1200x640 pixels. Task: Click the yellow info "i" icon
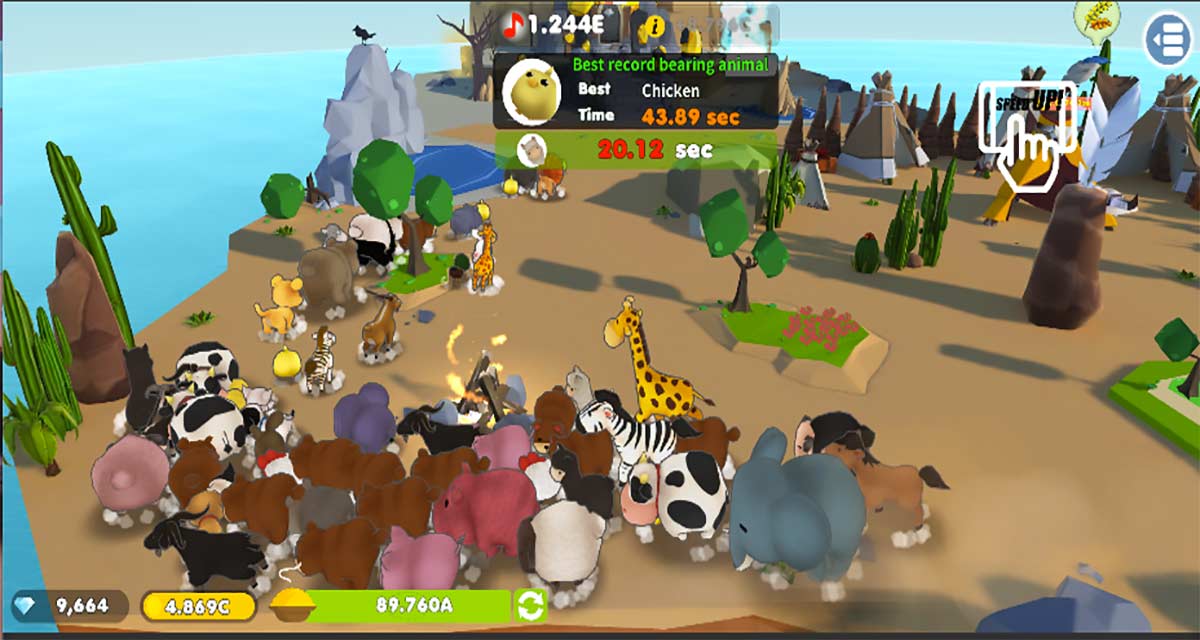pos(656,26)
